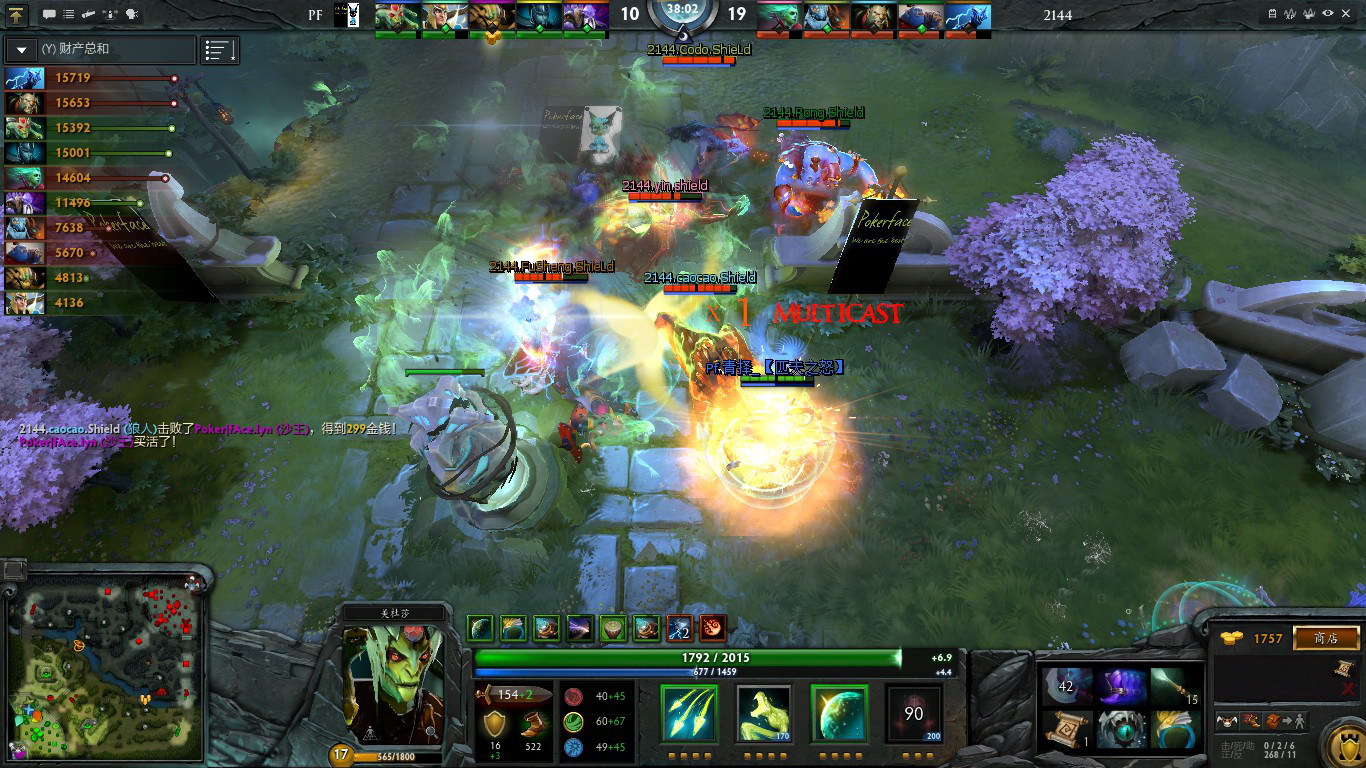
Task: Click the gold shield emblem button
Action: [x=1343, y=746]
